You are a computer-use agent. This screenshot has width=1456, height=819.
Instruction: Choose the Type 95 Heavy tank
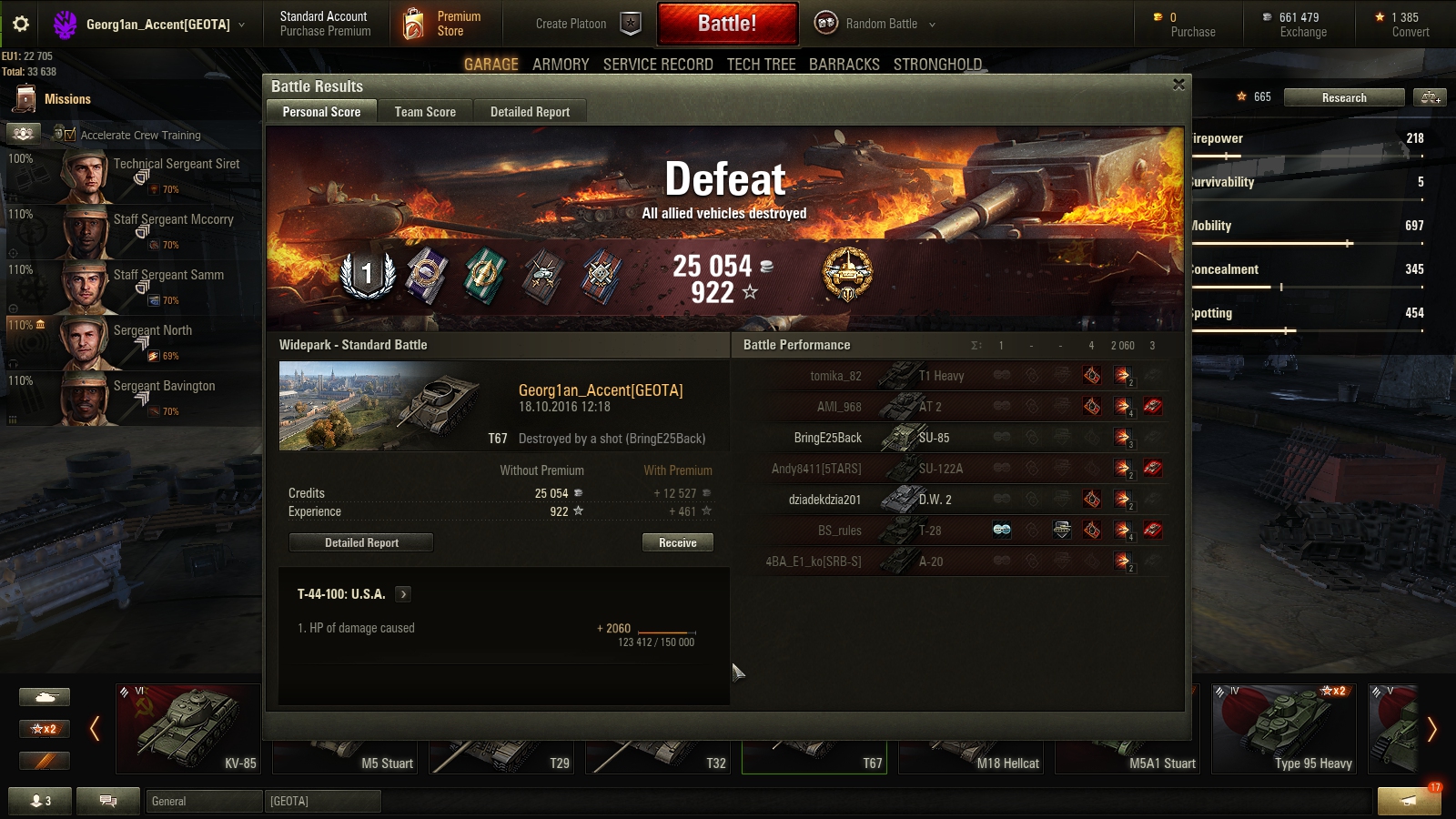click(1284, 728)
